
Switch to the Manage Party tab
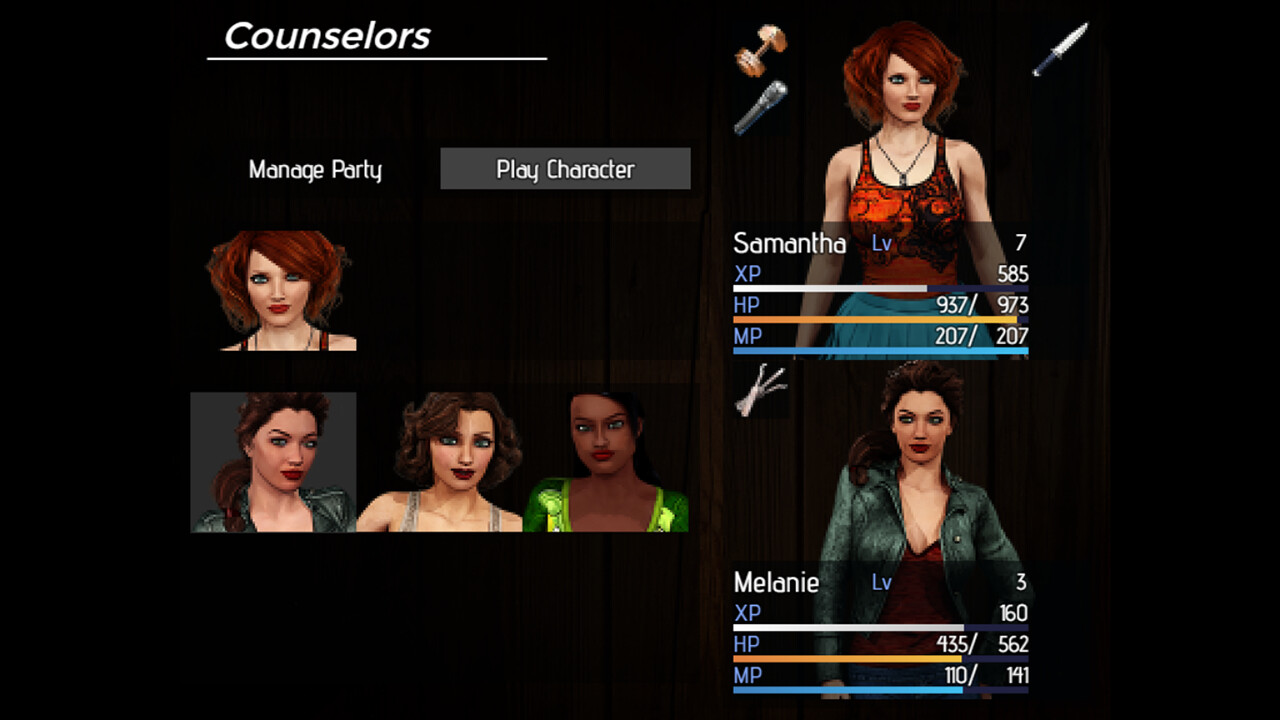tap(314, 170)
